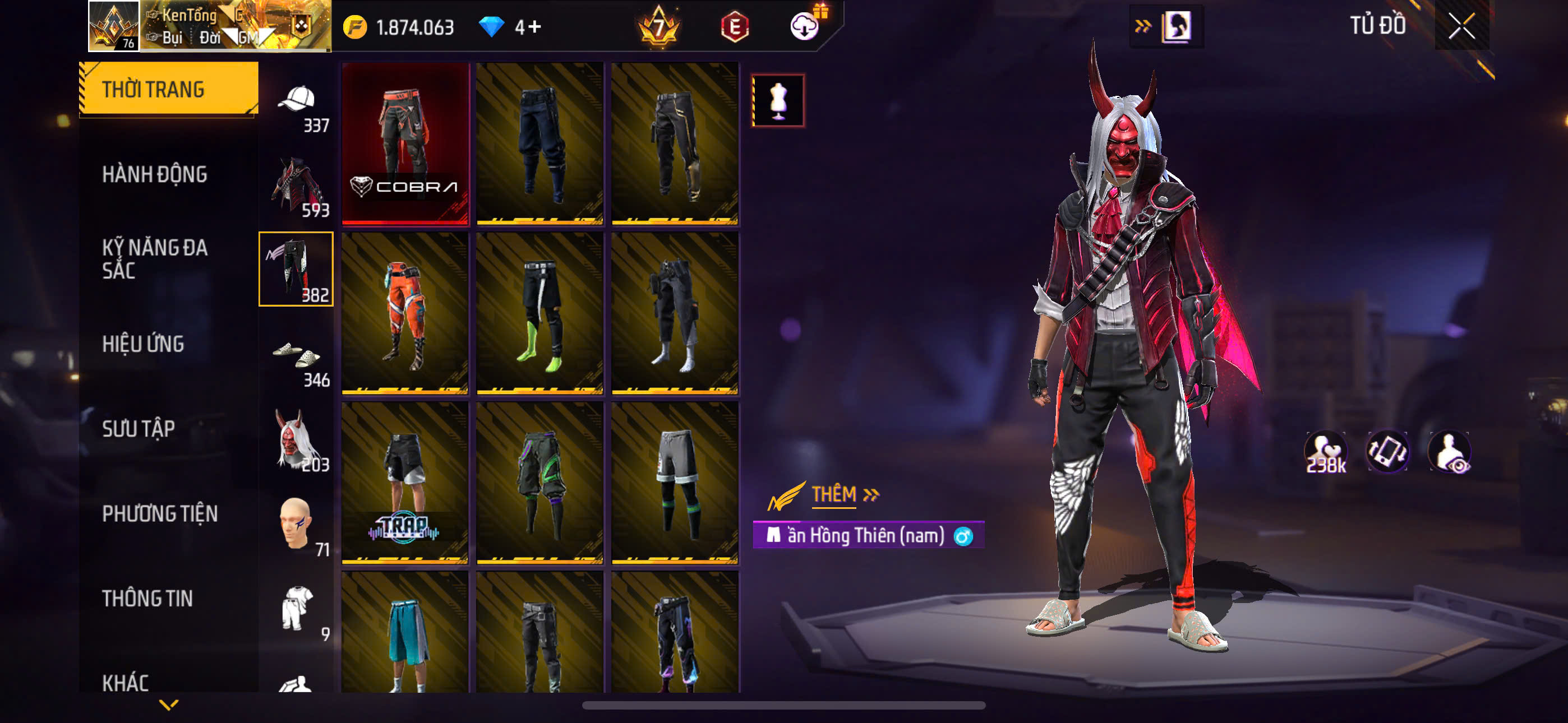Click the mannequin outfit preset button
The height and width of the screenshot is (723, 1568).
click(778, 100)
